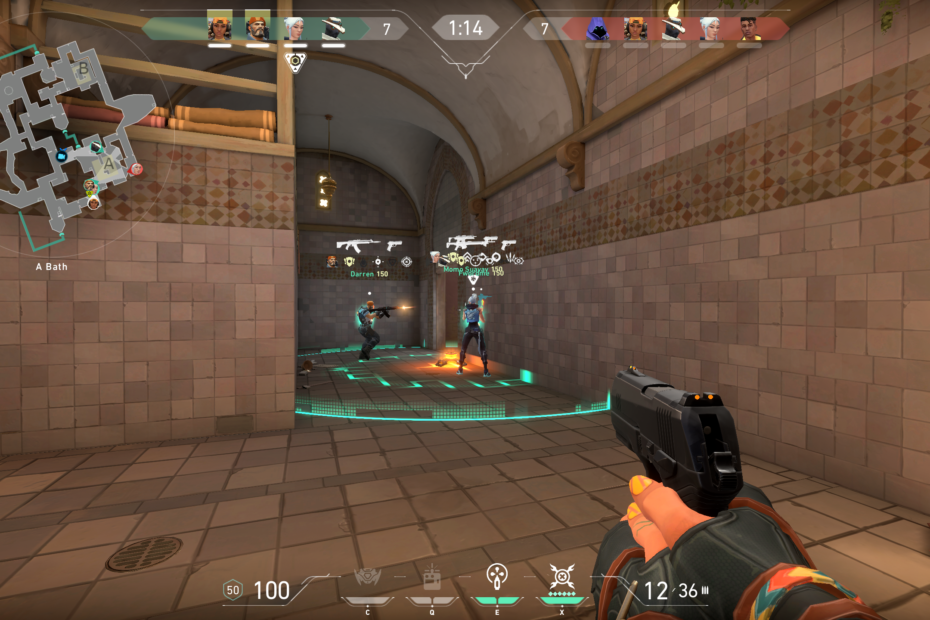The image size is (930, 620).
Task: Choose the red team's Cypher portrait
Action: click(673, 26)
